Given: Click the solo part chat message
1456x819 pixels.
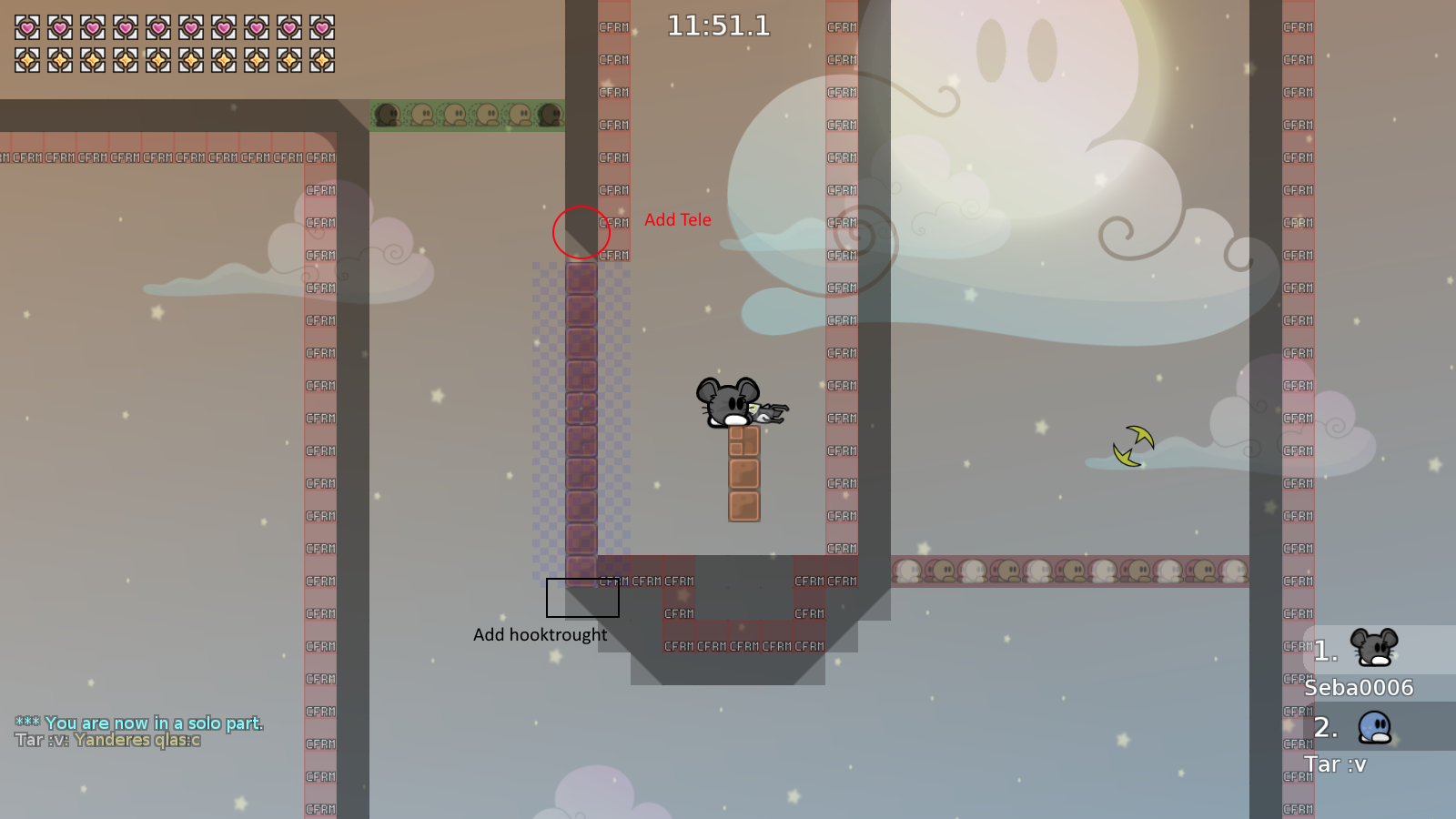Looking at the screenshot, I should point(138,722).
